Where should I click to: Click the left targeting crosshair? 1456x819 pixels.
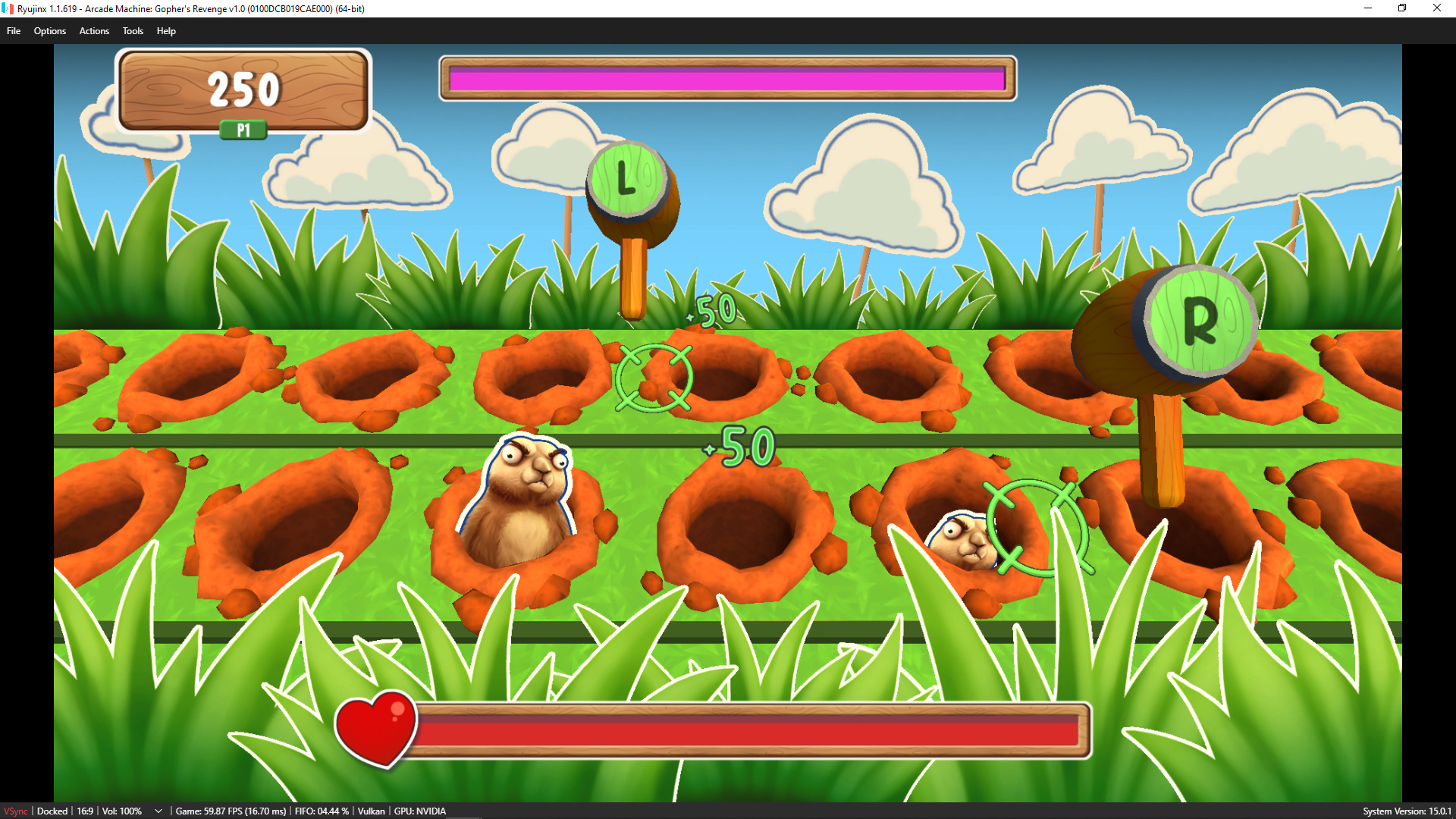tap(654, 378)
